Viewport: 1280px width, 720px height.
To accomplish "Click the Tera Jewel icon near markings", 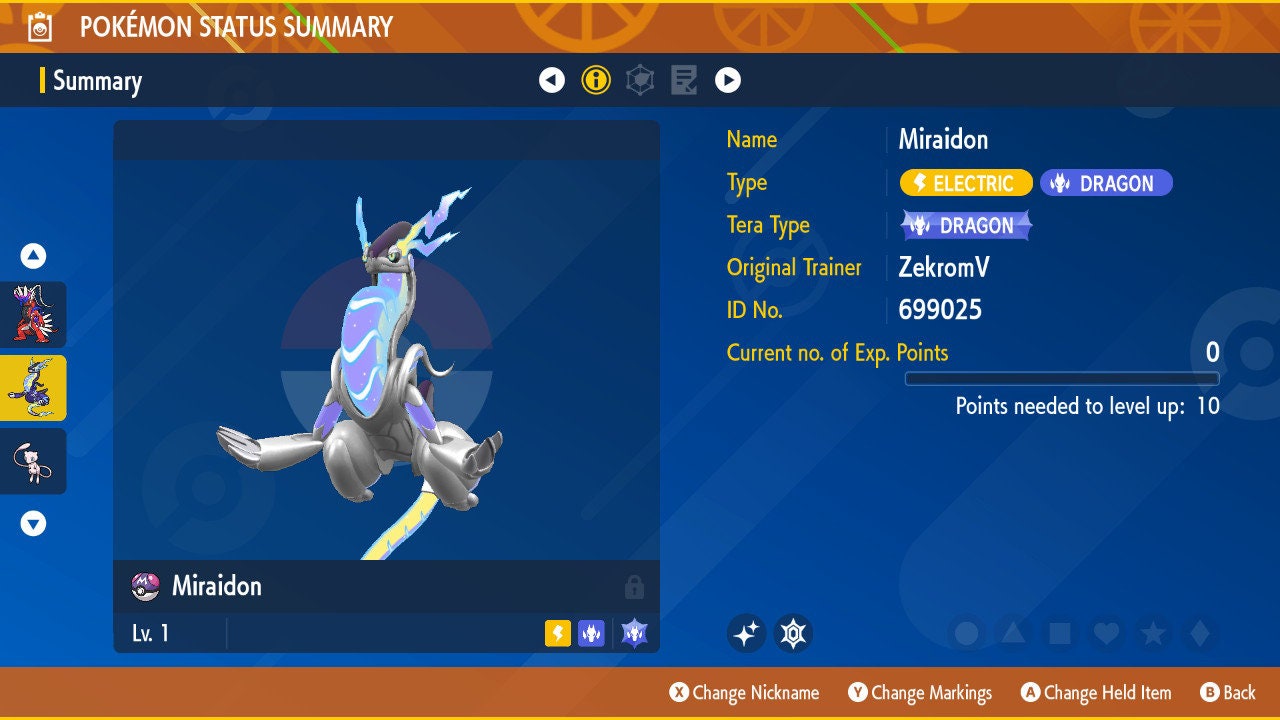I will [793, 632].
